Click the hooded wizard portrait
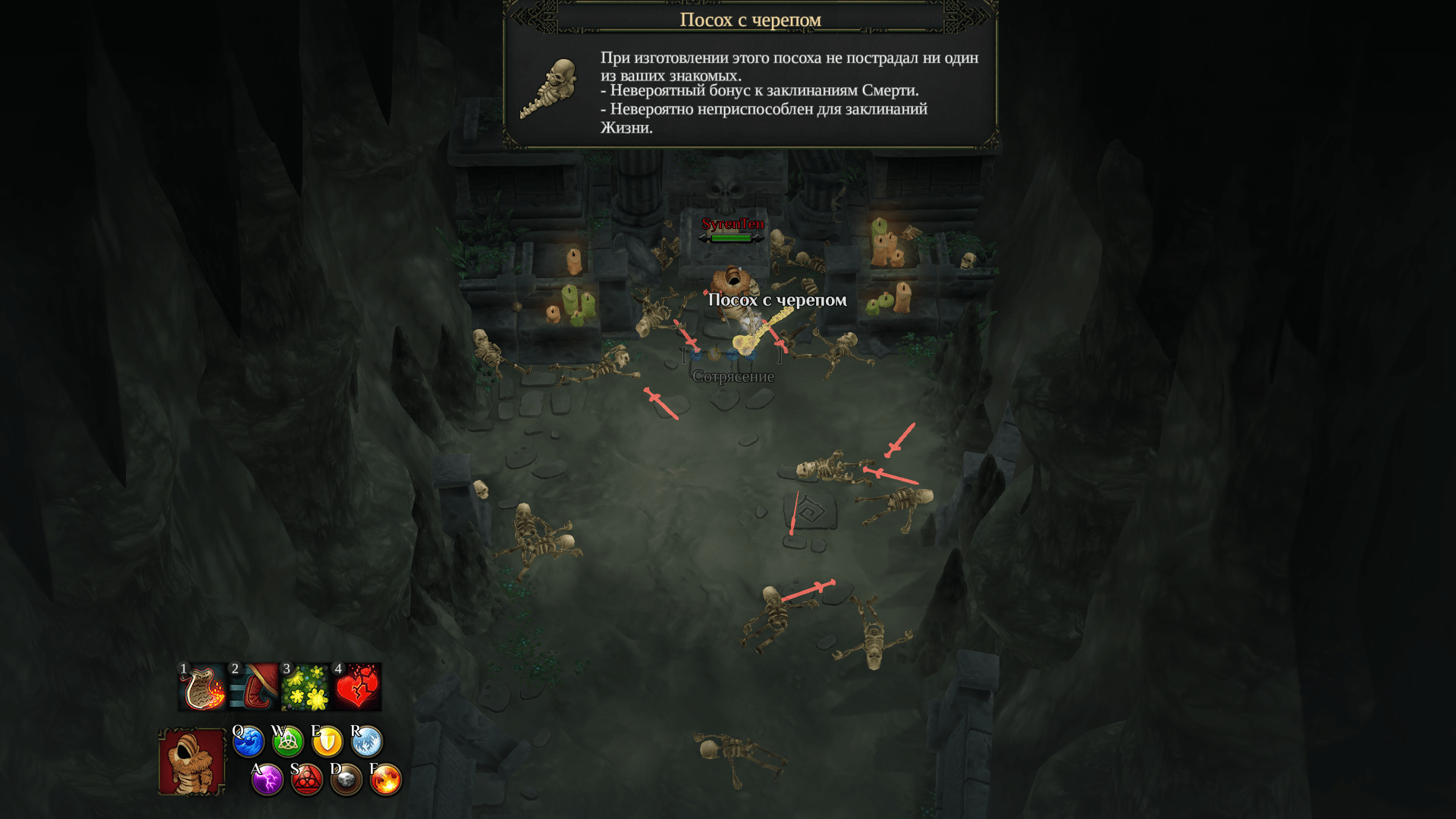Screen dimensions: 1456x819 click(192, 761)
